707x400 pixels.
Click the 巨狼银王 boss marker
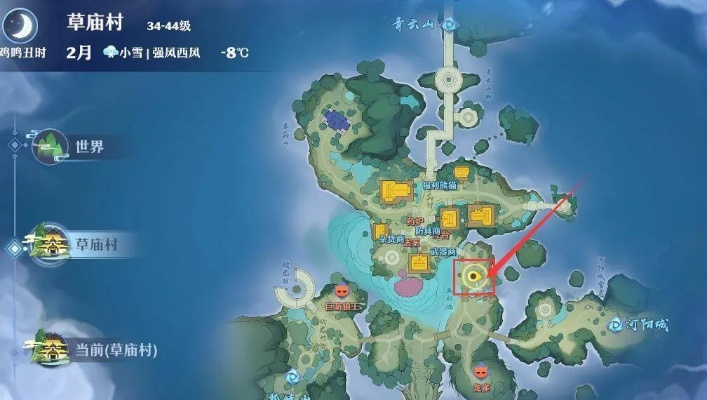pos(342,290)
